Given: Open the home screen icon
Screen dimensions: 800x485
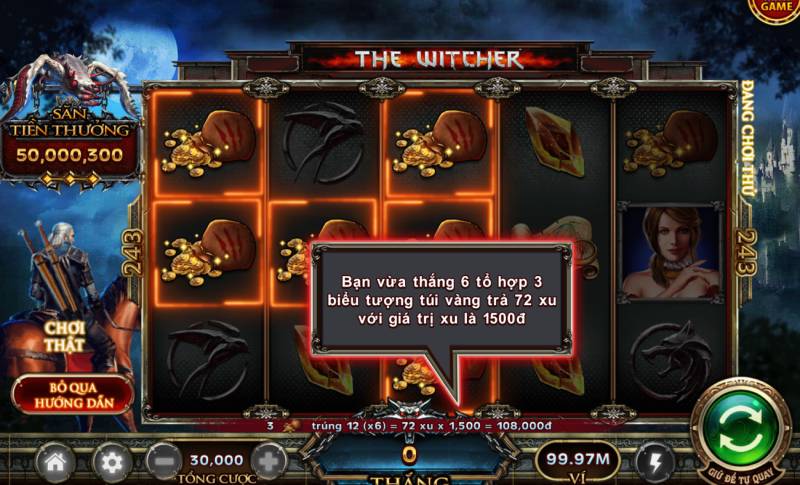Looking at the screenshot, I should [x=56, y=462].
